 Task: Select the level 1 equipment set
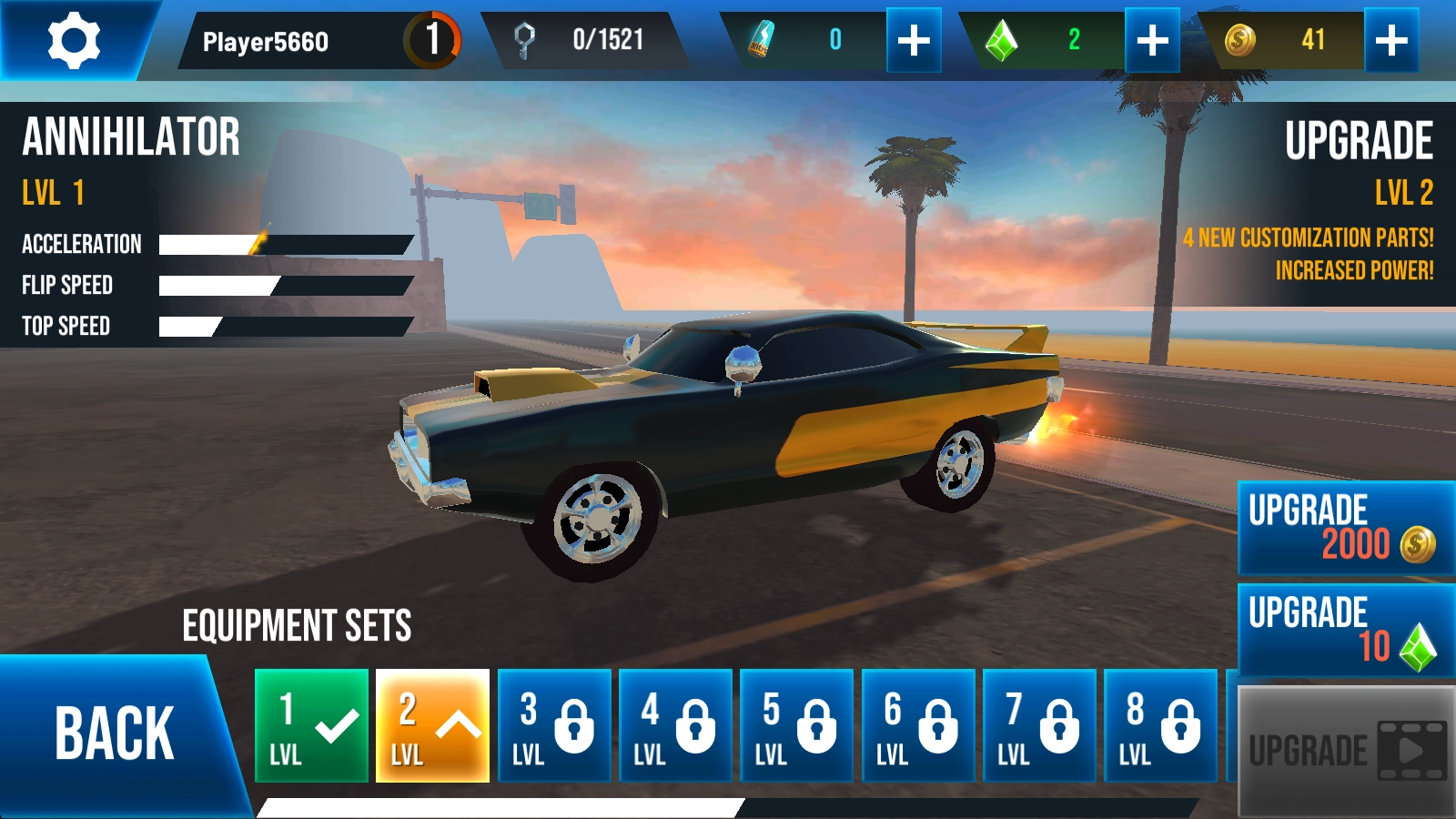(311, 726)
